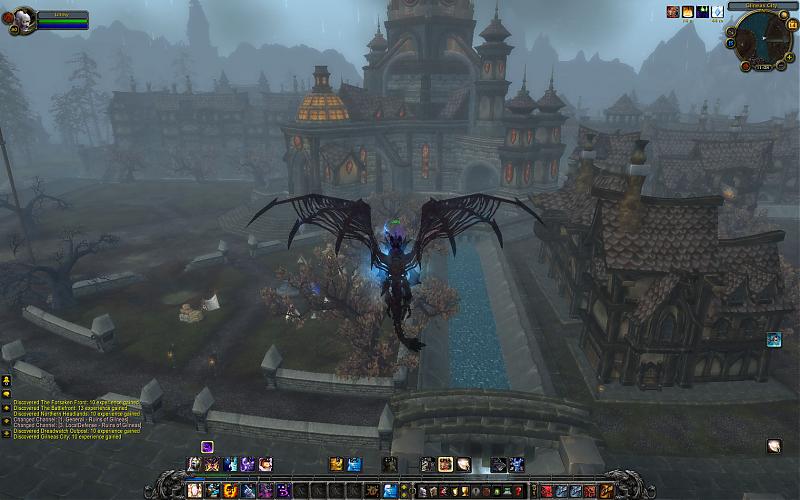Activate the first main action bar ability
Image resolution: width=800 pixels, height=500 pixels.
pos(194,491)
